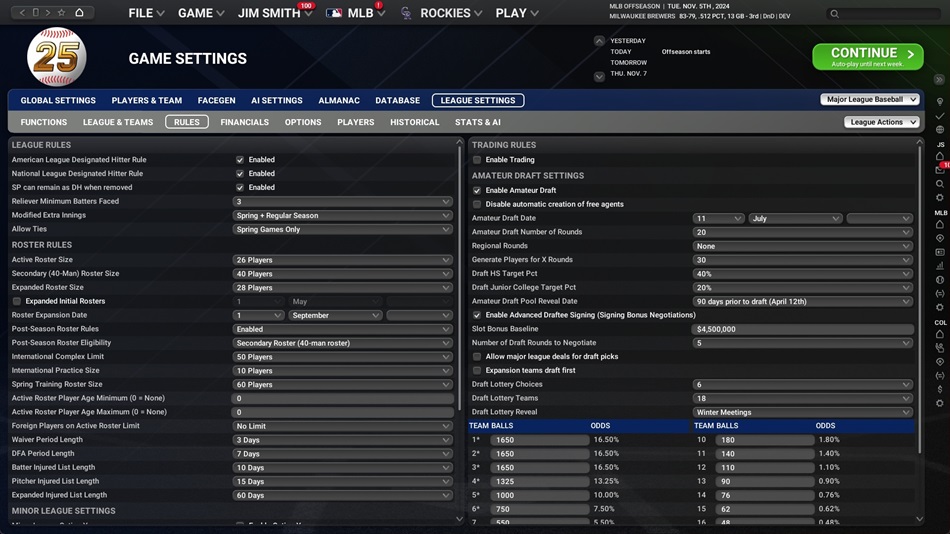Toggle the Enable Trading checkbox
The width and height of the screenshot is (950, 534).
coord(477,160)
